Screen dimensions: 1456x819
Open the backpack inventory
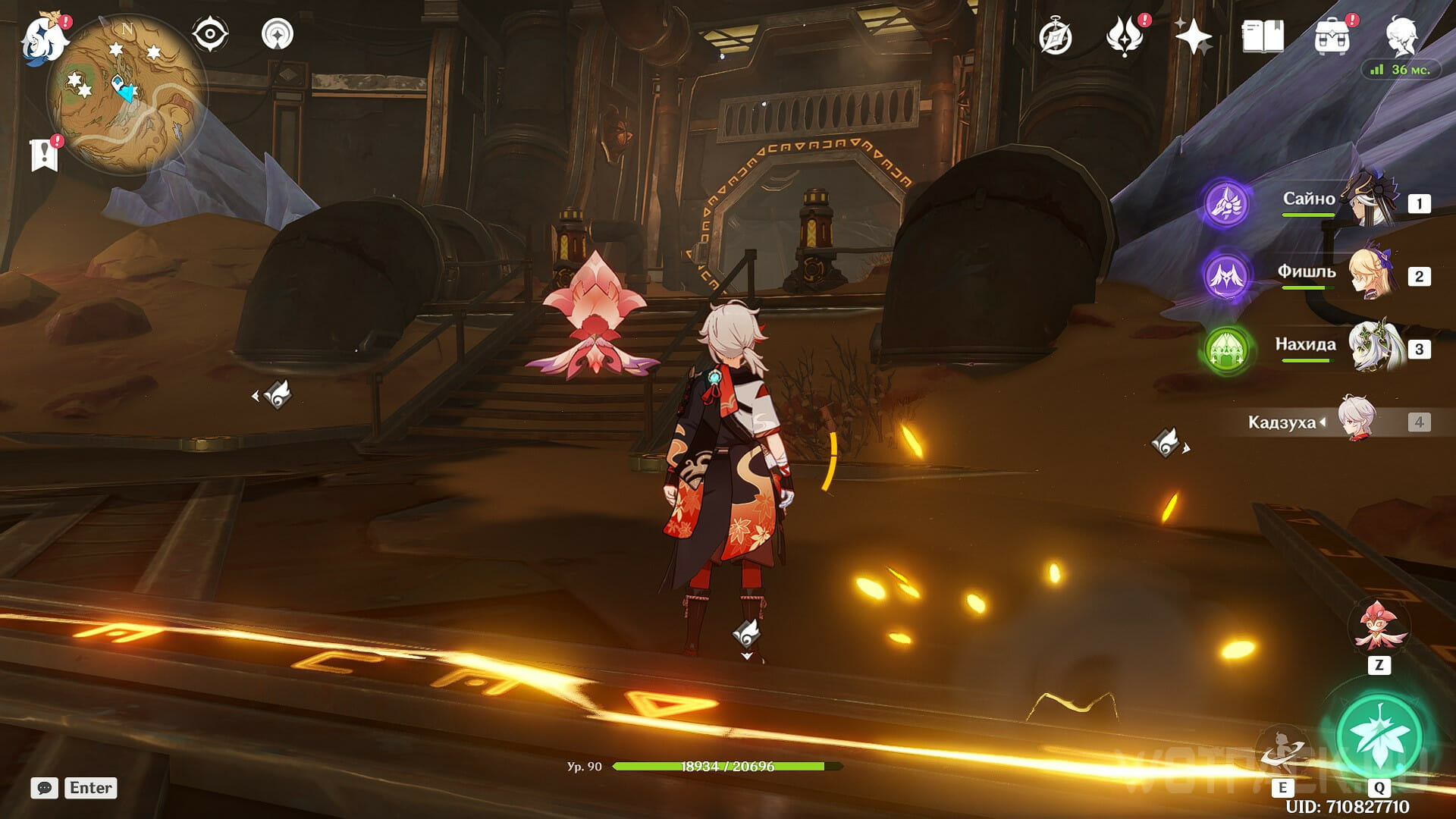[1332, 37]
